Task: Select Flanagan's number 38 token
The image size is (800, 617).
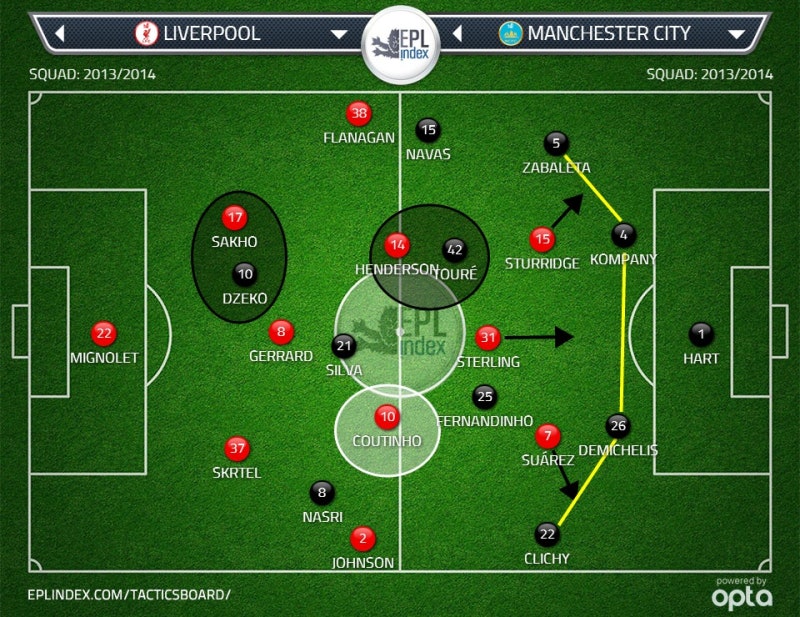Action: [x=358, y=114]
